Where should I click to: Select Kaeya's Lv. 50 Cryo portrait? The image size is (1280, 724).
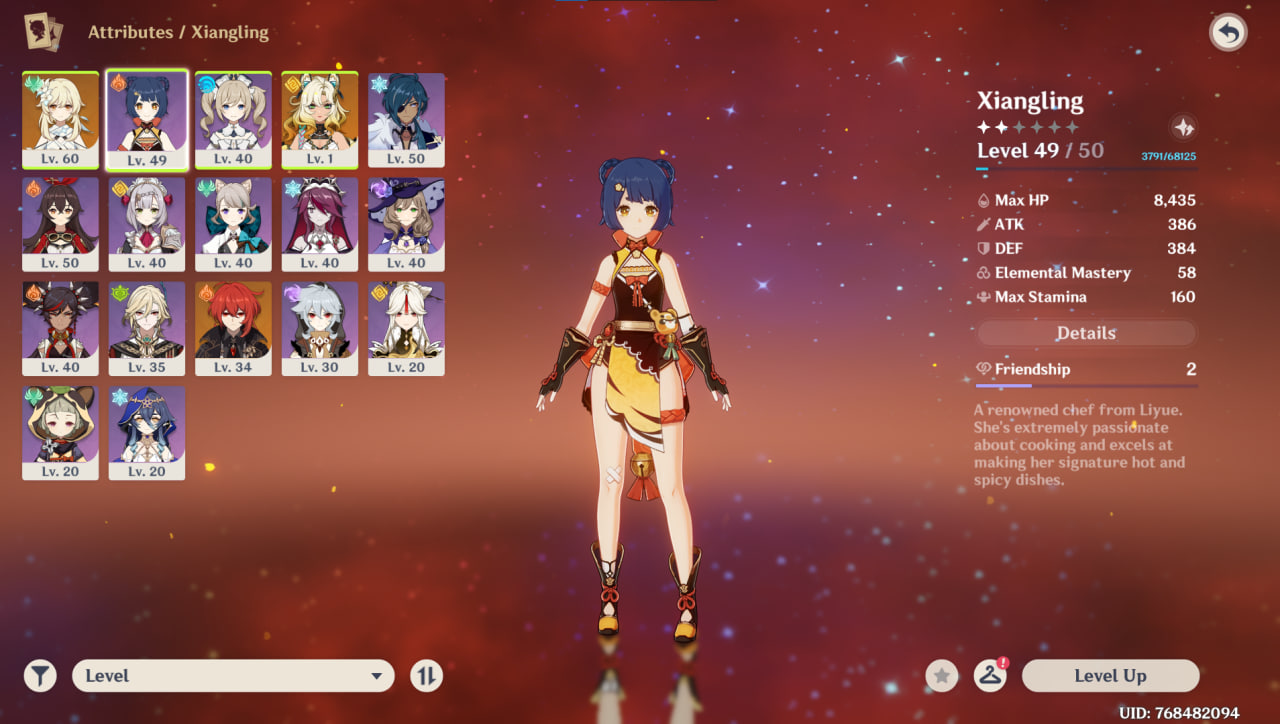(x=406, y=118)
